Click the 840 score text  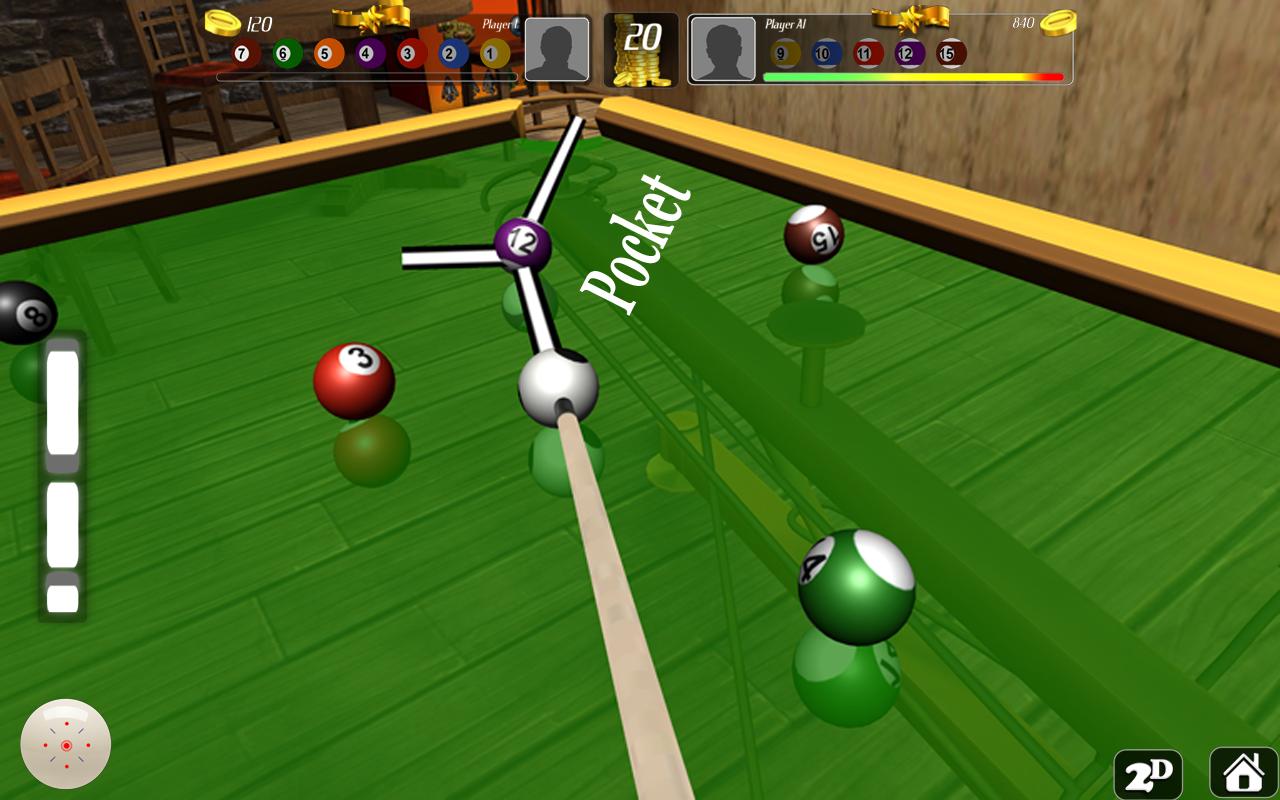(x=1023, y=22)
